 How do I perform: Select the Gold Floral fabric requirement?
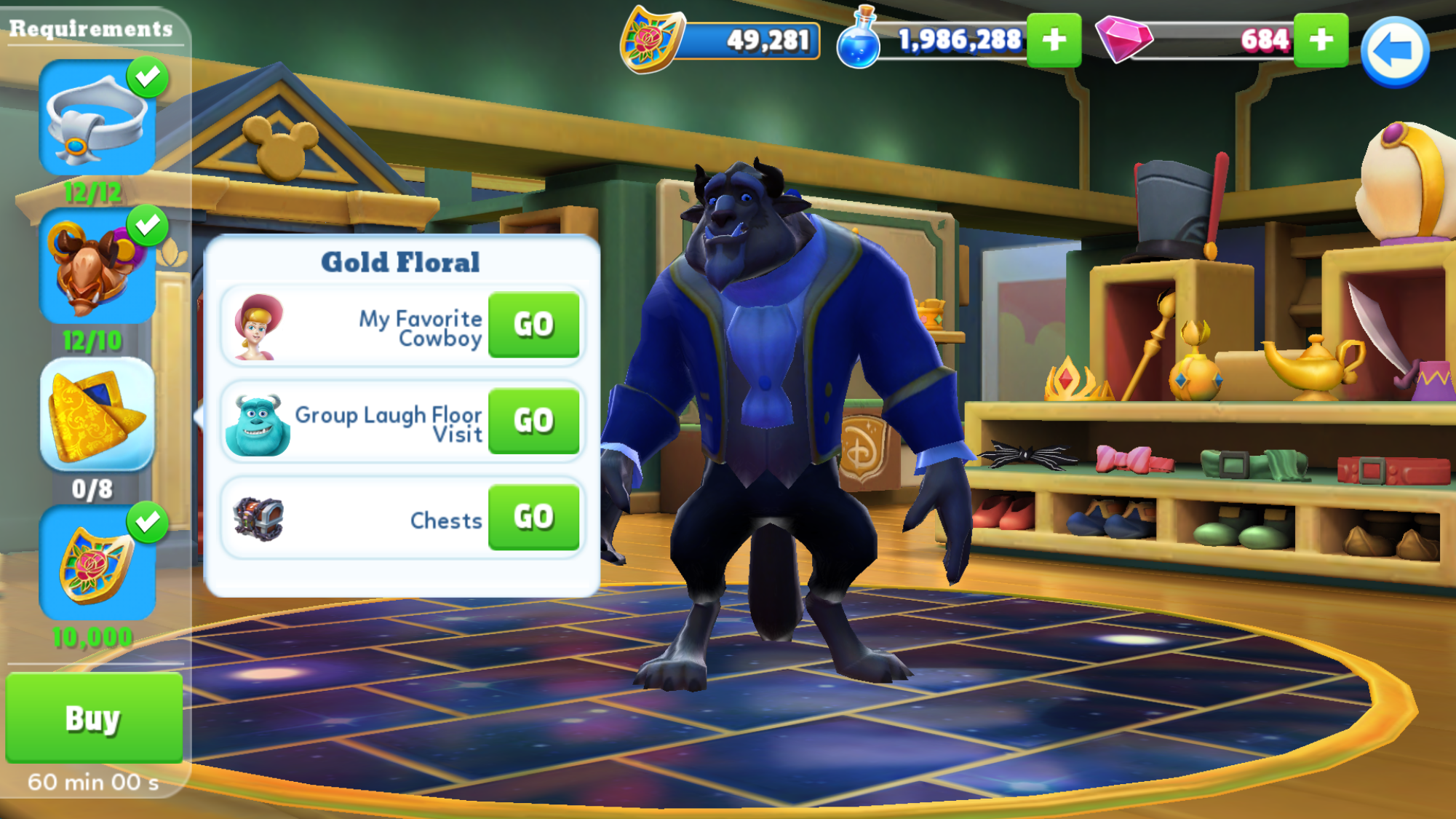(x=97, y=415)
